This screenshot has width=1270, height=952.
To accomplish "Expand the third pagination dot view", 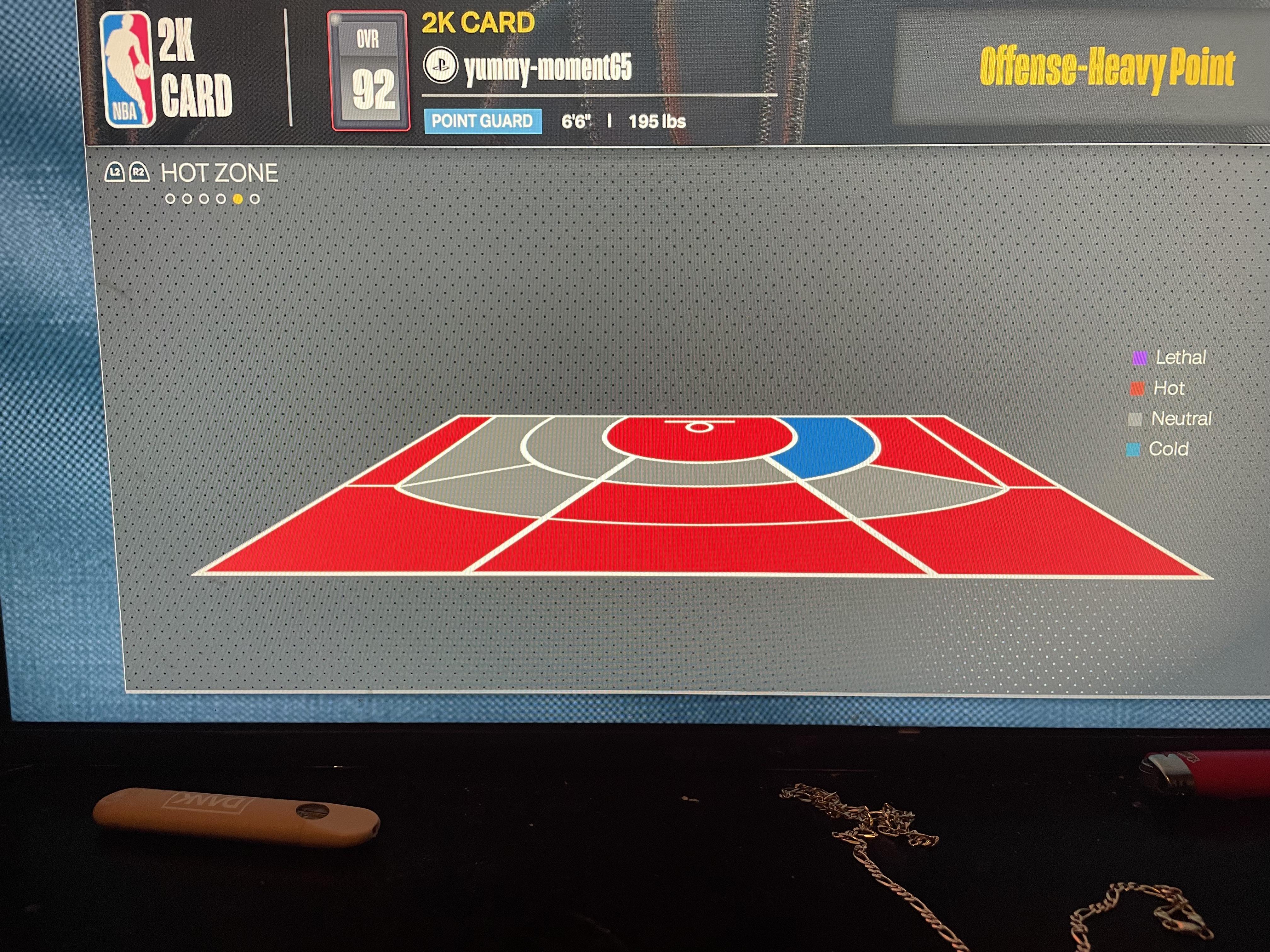I will [204, 199].
